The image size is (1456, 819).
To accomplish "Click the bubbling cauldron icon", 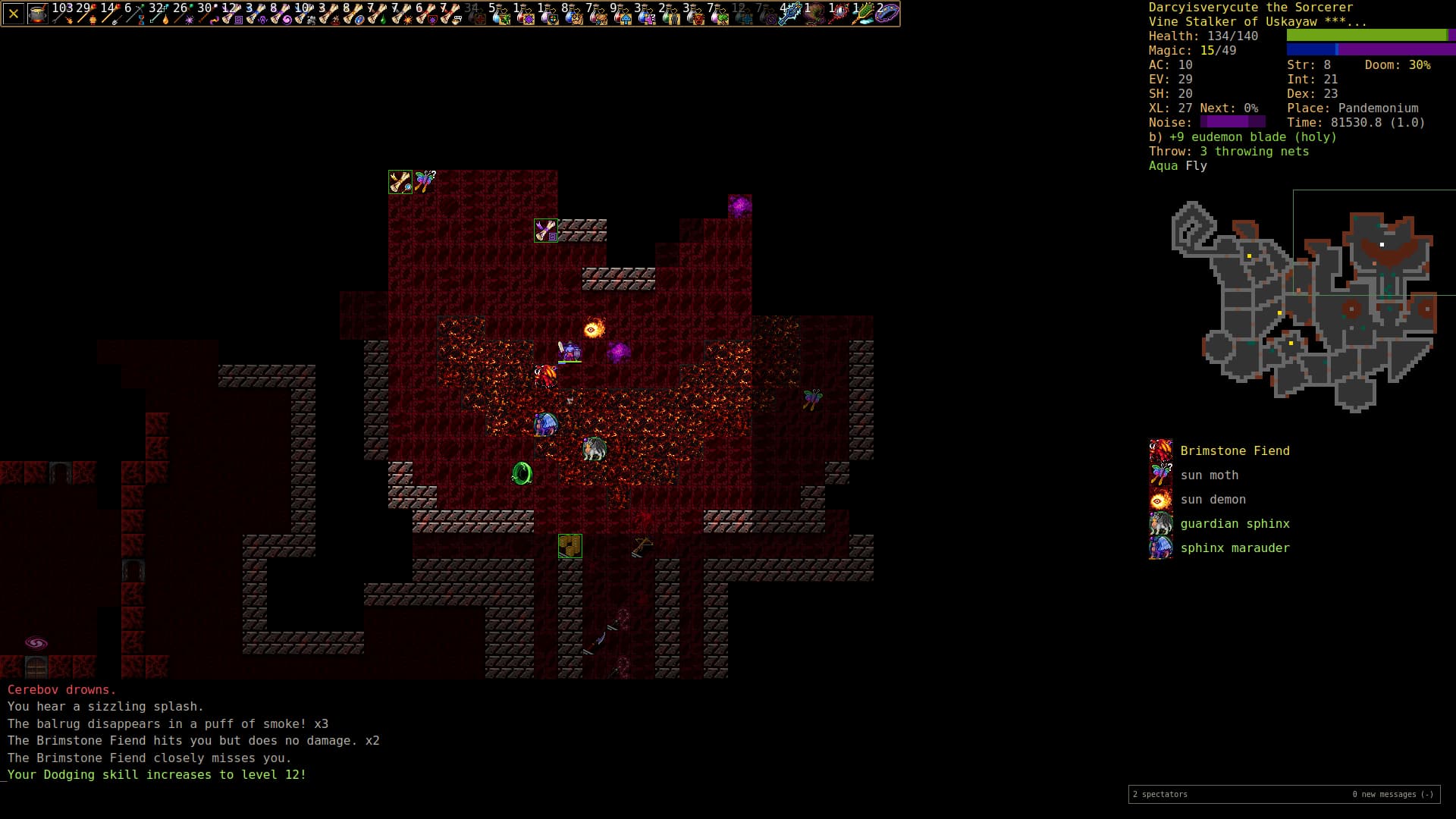I will click(38, 14).
